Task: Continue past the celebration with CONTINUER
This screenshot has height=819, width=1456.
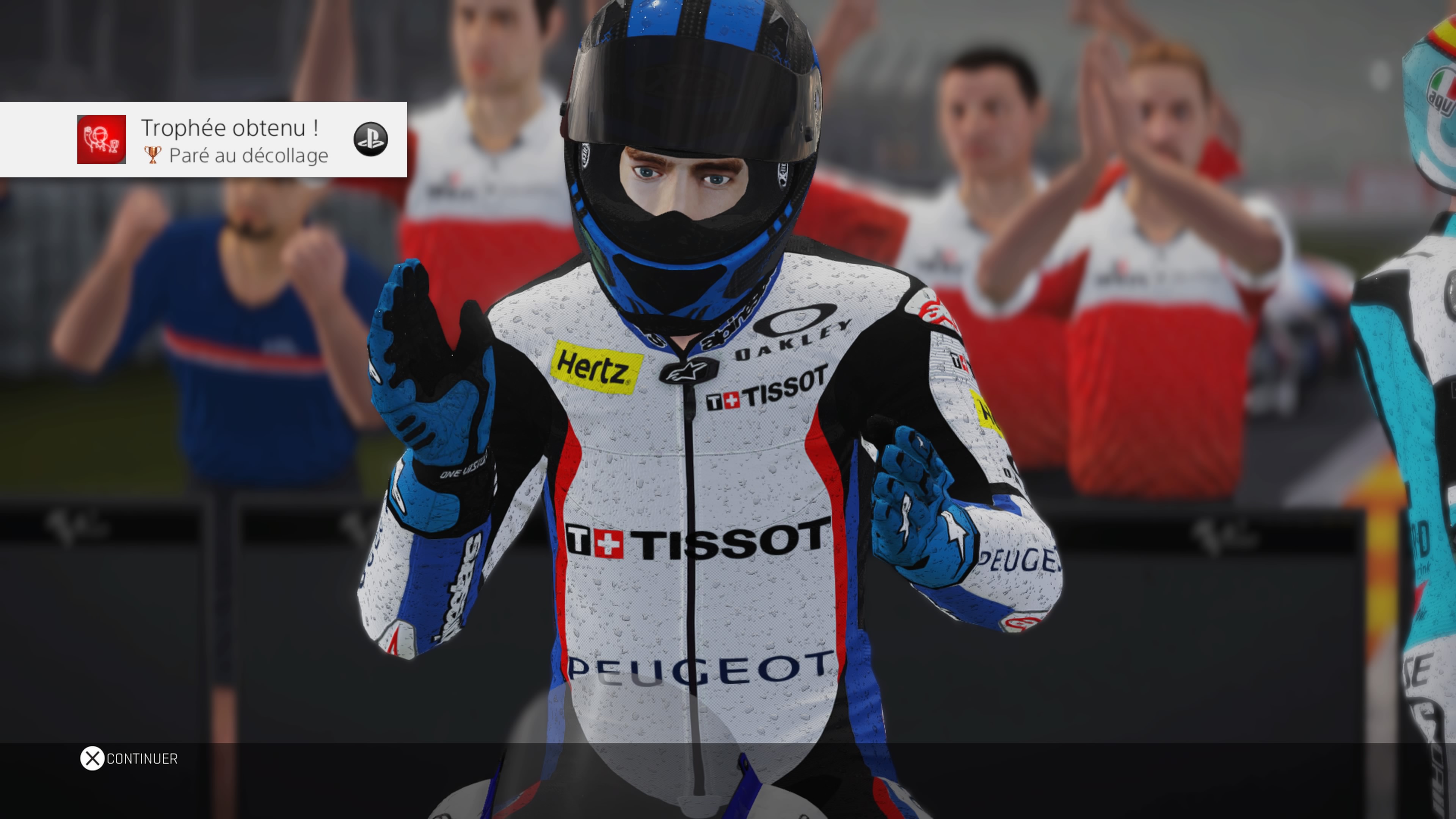Action: [129, 758]
